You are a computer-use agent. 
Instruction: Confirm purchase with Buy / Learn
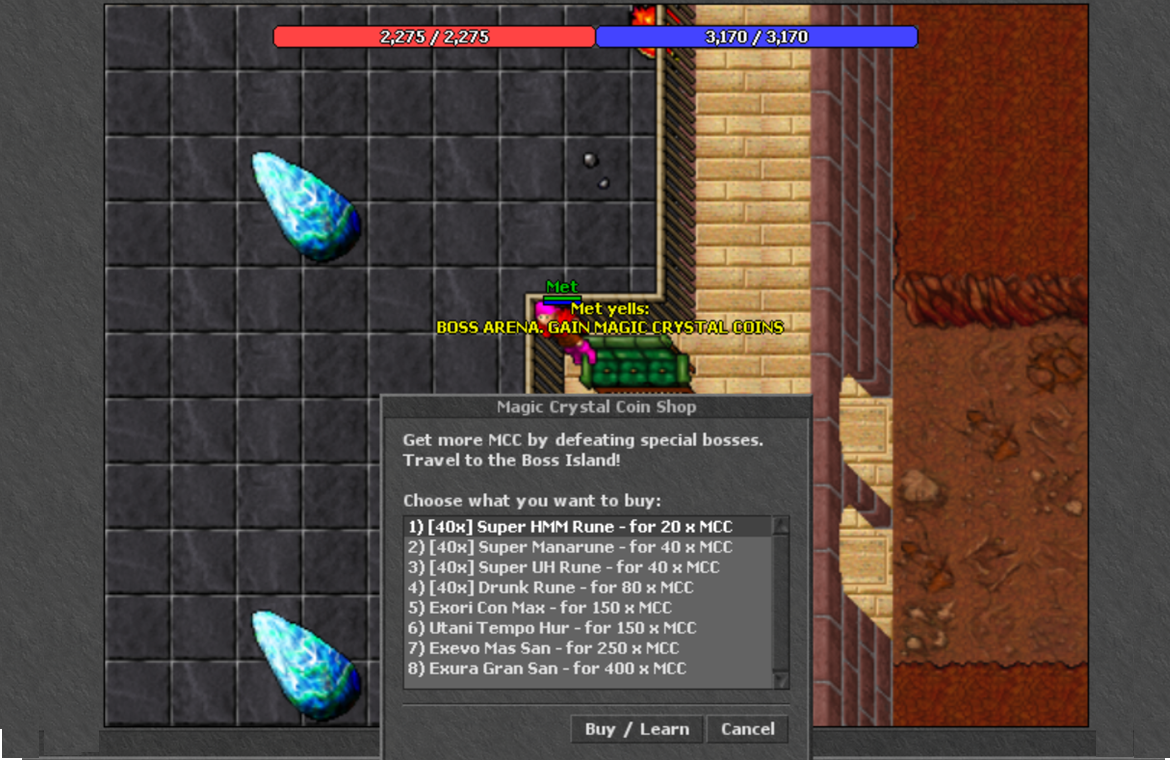coord(637,729)
